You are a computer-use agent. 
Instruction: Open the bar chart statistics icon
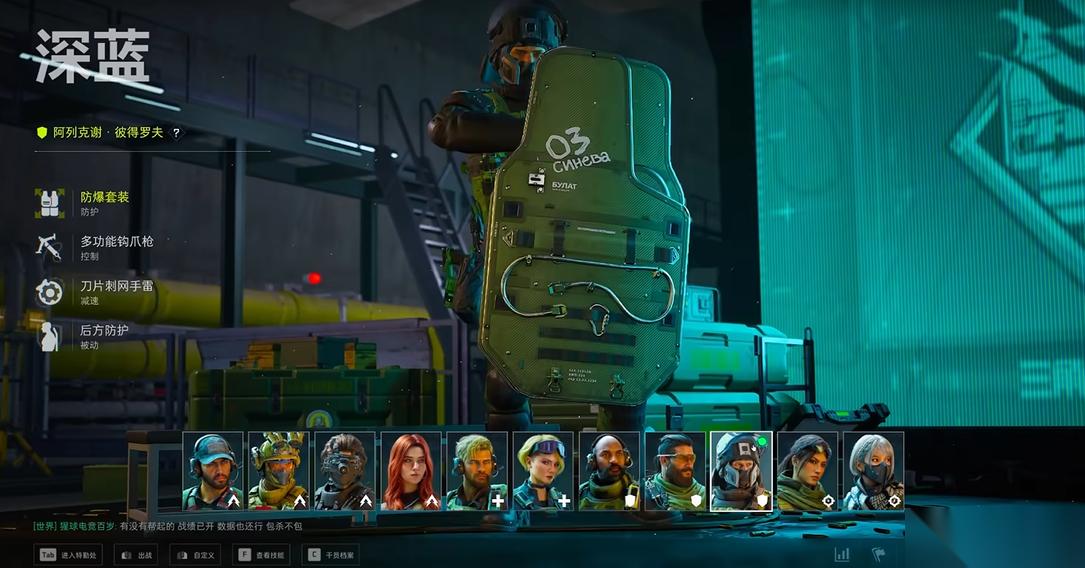click(x=842, y=554)
